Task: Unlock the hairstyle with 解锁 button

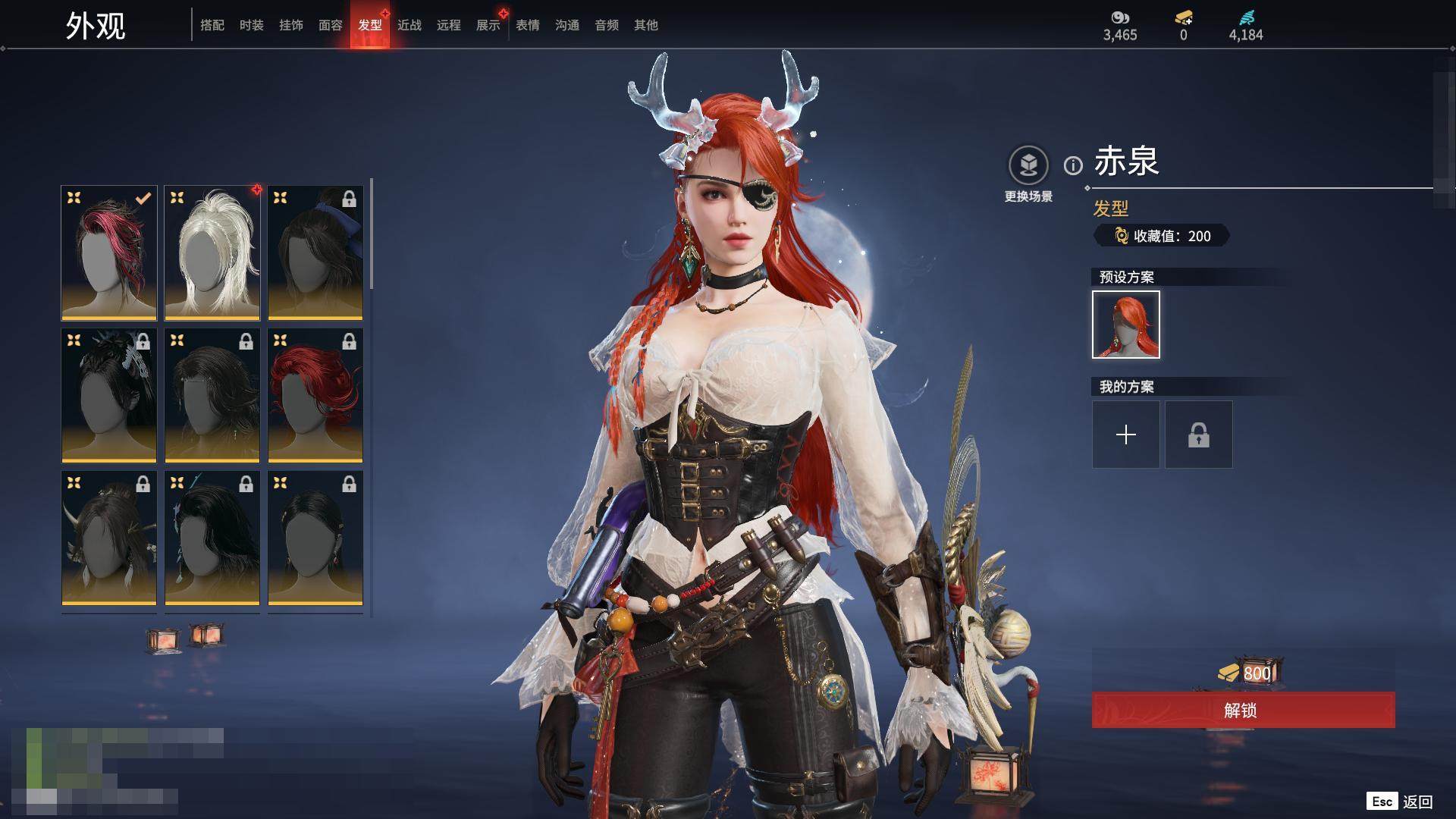Action: 1243,710
